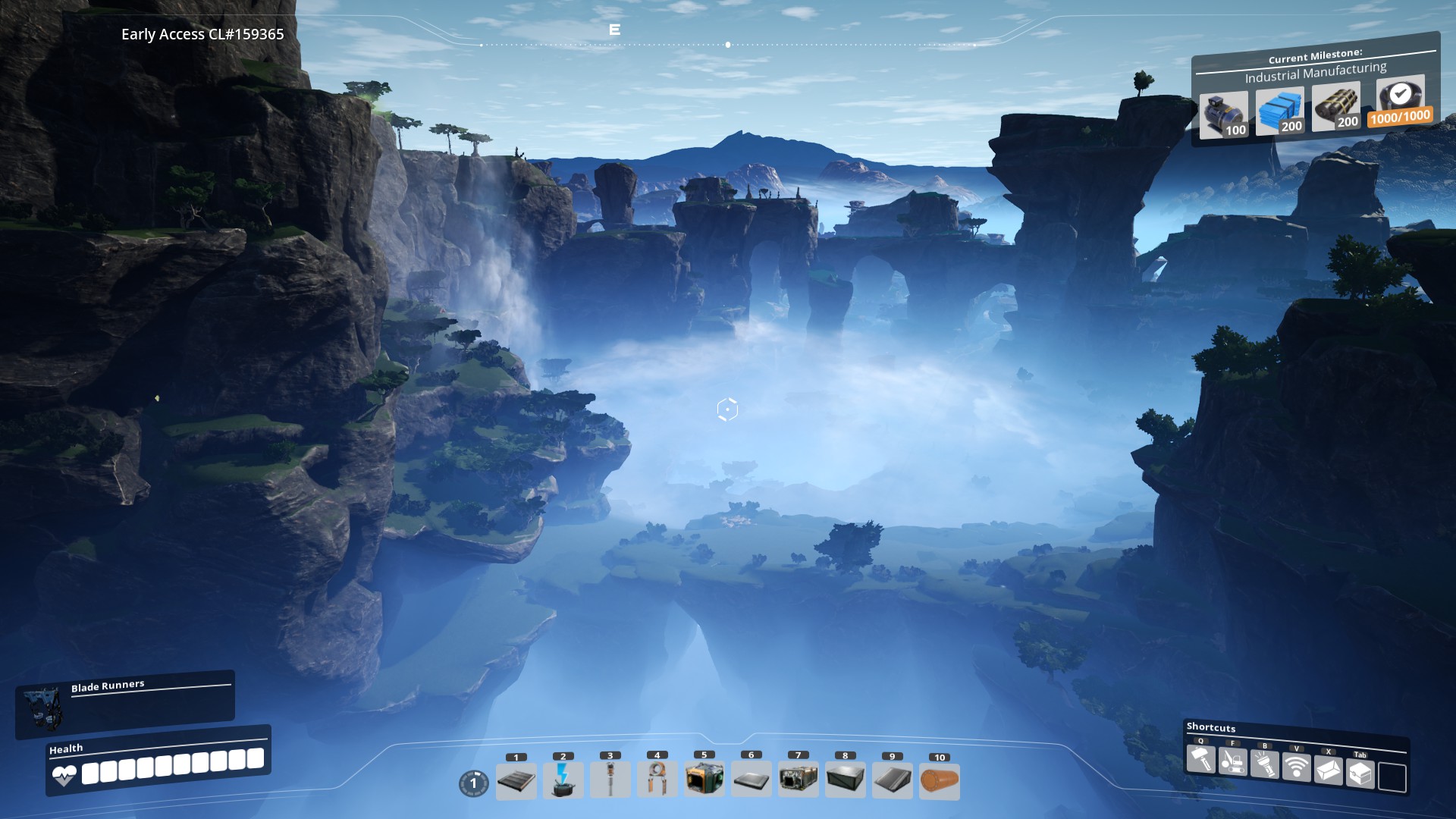This screenshot has width=1456, height=819.
Task: Click the ingot-shaped resource shortcut icon
Action: click(1328, 770)
